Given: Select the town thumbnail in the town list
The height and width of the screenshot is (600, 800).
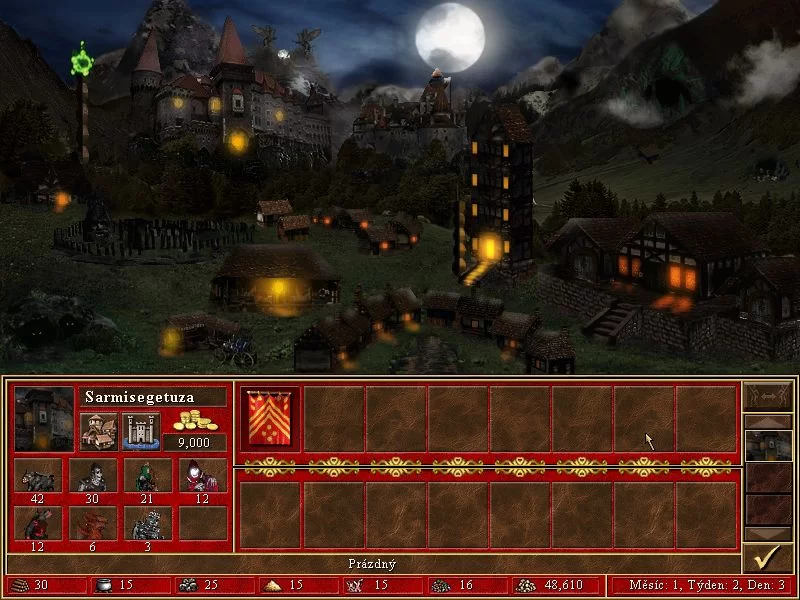Looking at the screenshot, I should click(768, 445).
